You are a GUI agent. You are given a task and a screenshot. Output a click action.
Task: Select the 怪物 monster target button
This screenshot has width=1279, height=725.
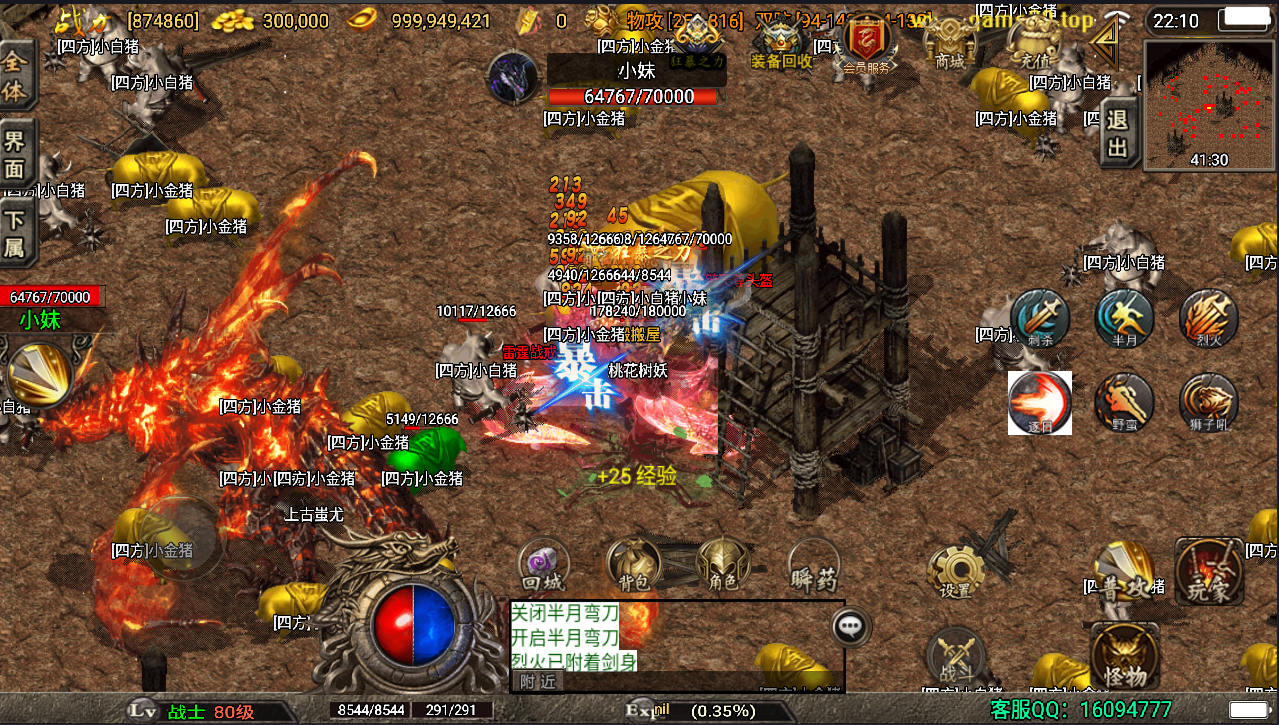(1124, 655)
